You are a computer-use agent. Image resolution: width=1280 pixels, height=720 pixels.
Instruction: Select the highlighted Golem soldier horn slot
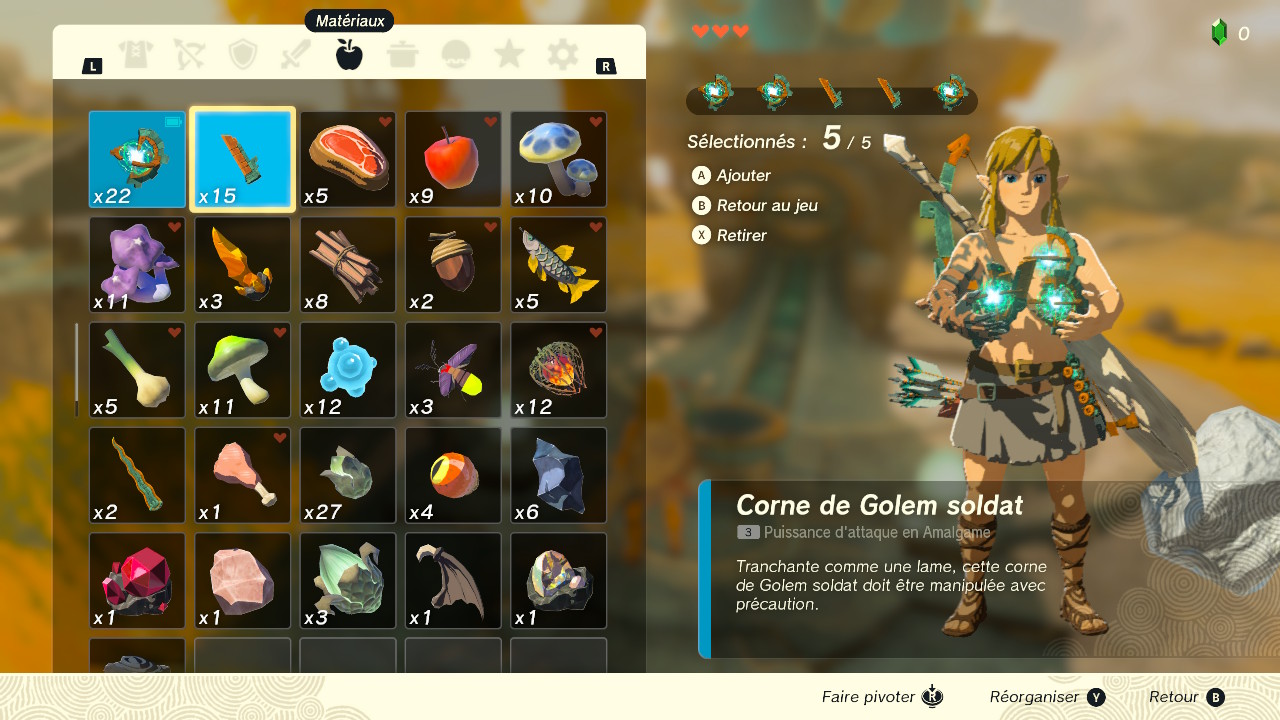243,159
